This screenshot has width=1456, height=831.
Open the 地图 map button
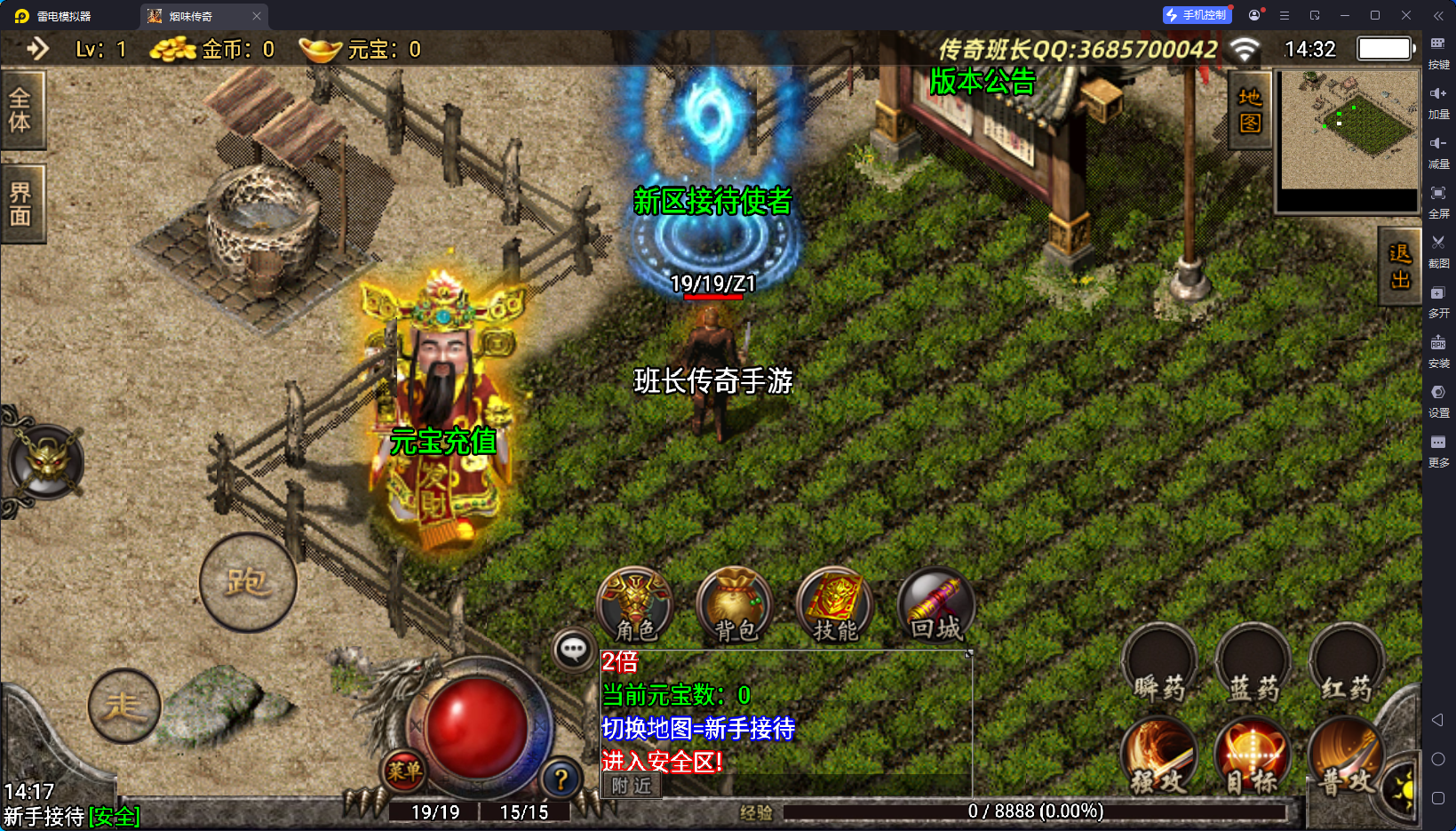[x=1250, y=110]
